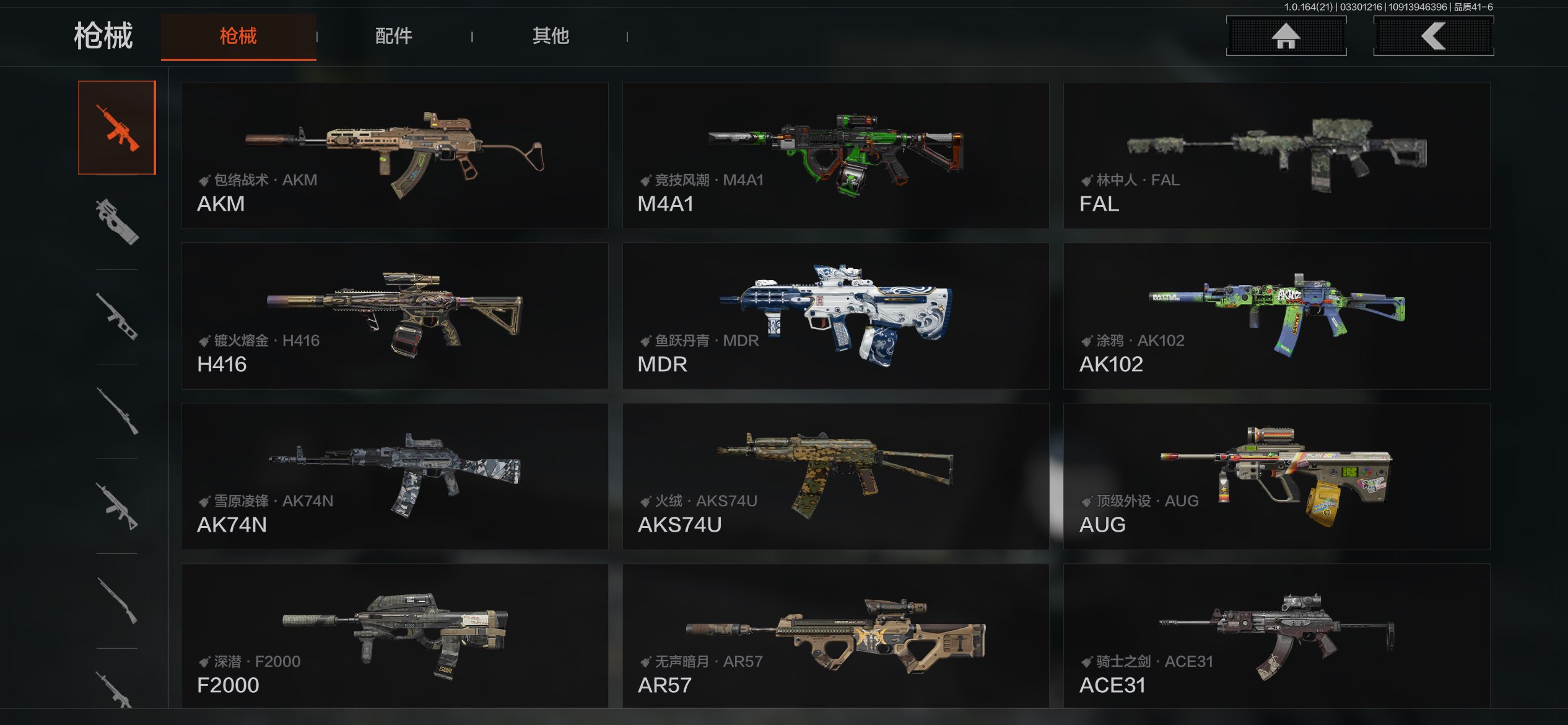Open the ACE31 weapon tile
The width and height of the screenshot is (1568, 725).
(1276, 636)
